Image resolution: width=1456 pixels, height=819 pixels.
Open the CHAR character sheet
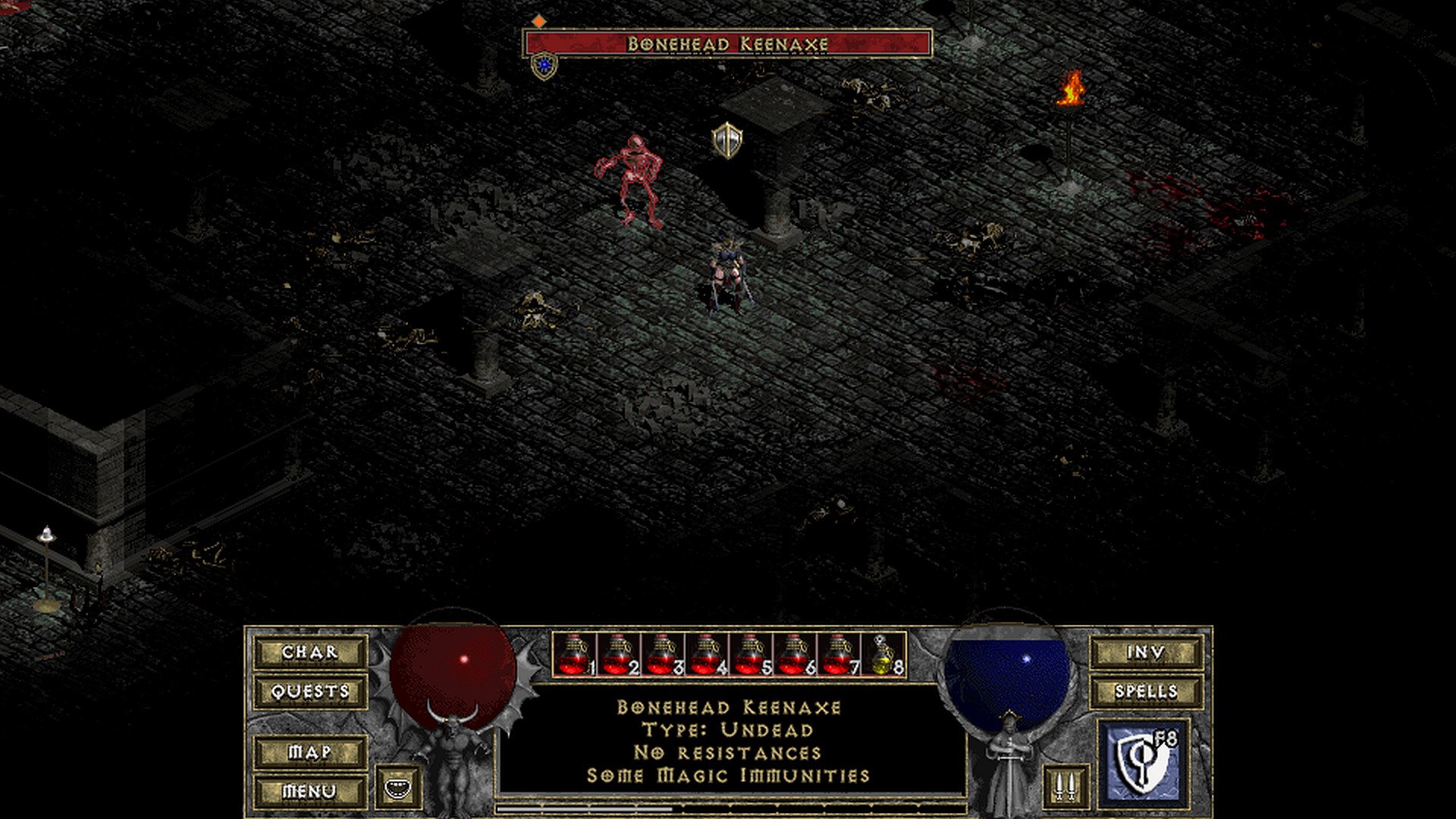coord(310,652)
